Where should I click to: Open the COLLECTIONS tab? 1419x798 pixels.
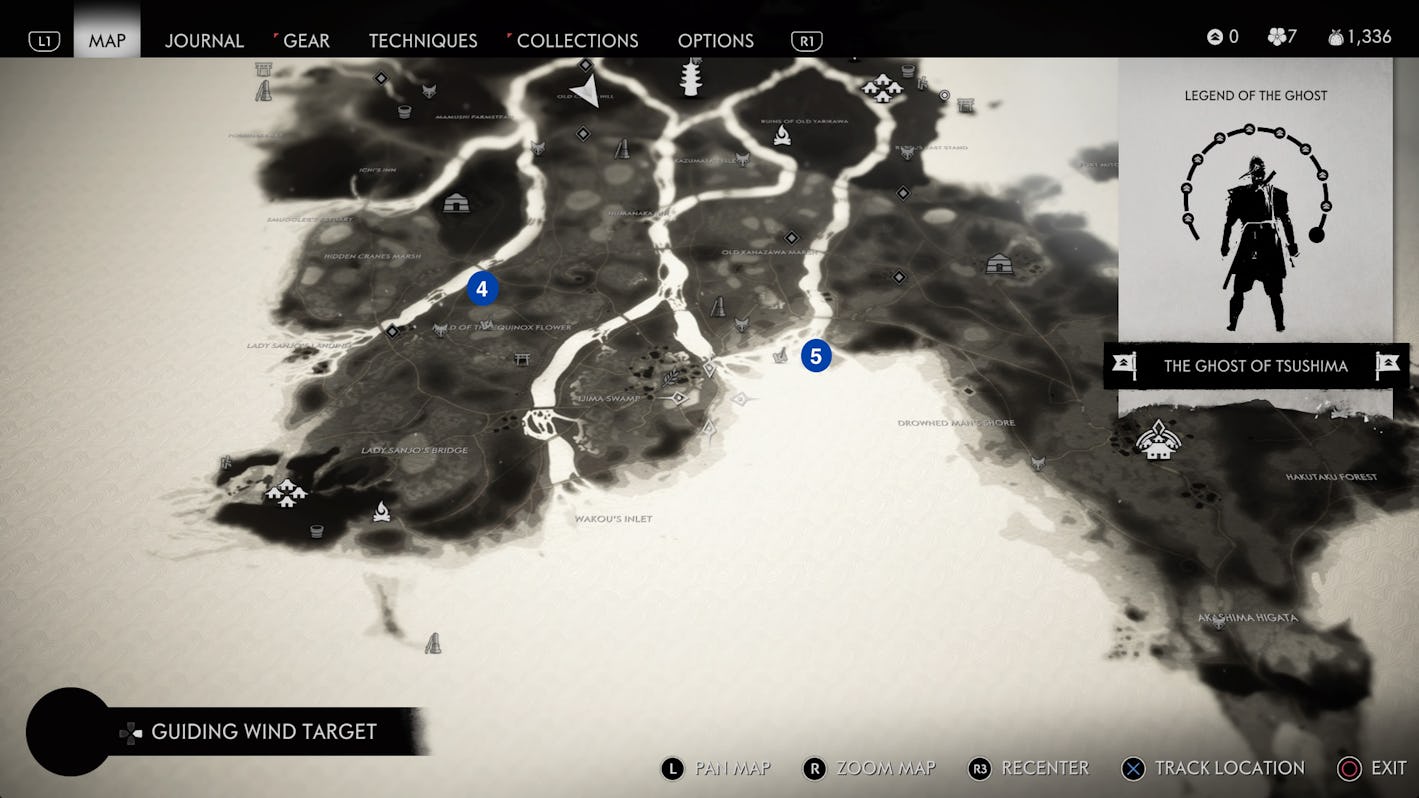577,41
